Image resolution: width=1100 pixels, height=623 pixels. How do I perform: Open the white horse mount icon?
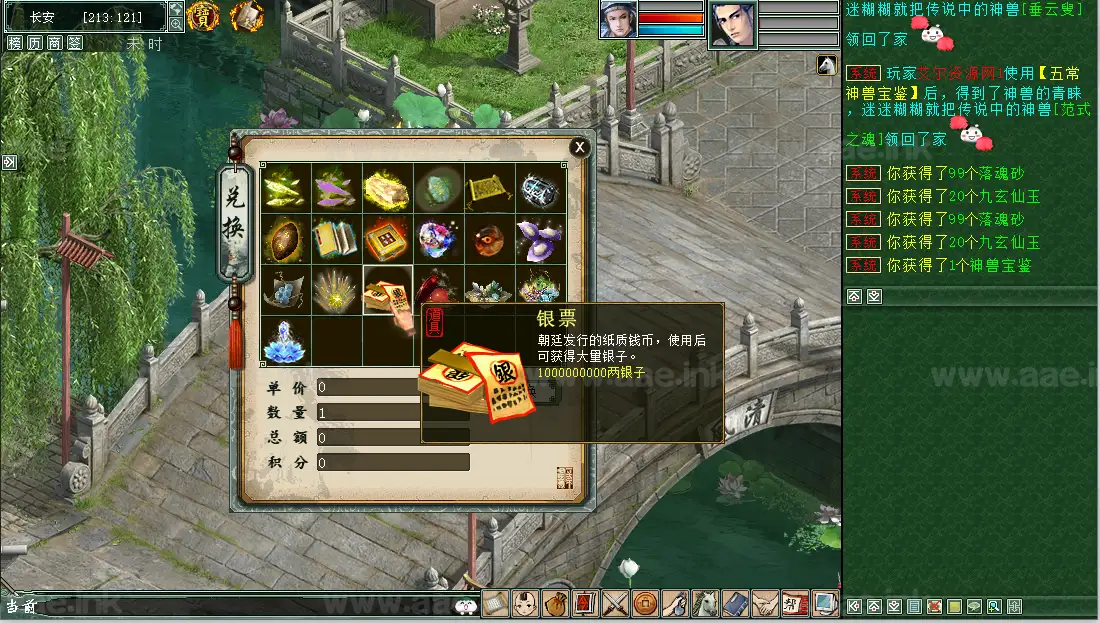point(706,604)
